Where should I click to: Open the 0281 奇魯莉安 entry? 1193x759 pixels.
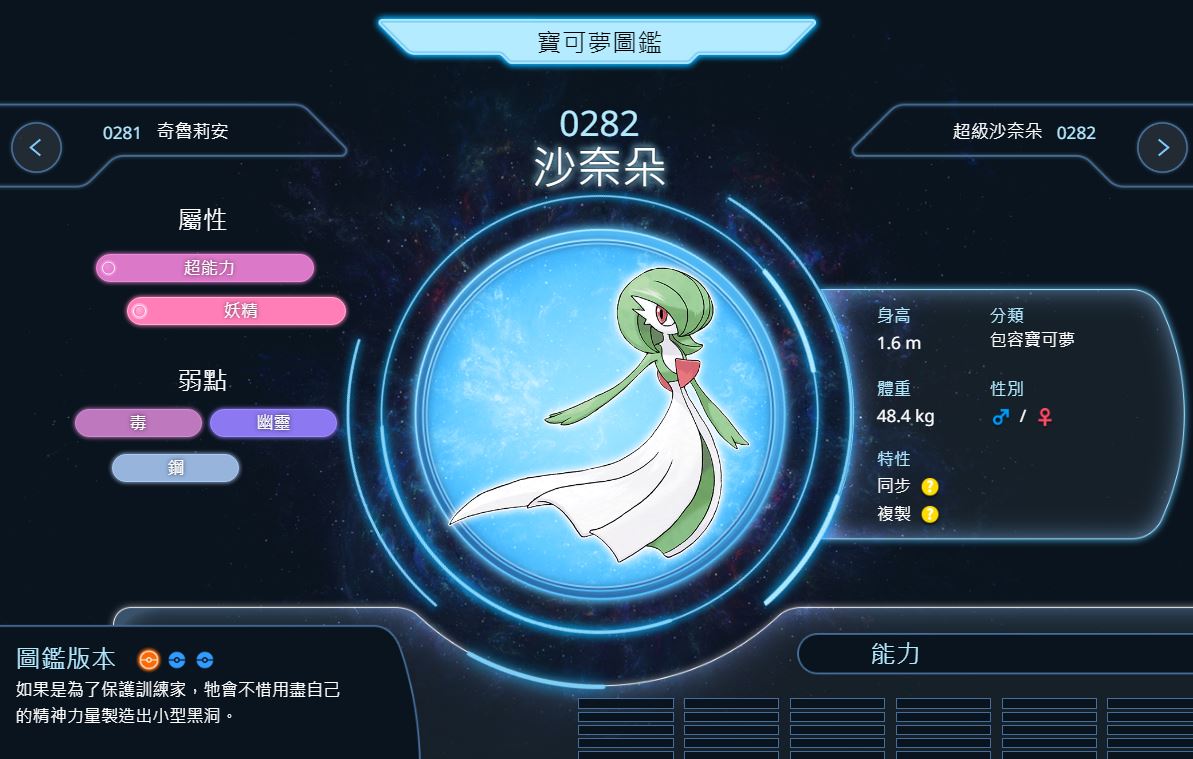click(x=165, y=132)
